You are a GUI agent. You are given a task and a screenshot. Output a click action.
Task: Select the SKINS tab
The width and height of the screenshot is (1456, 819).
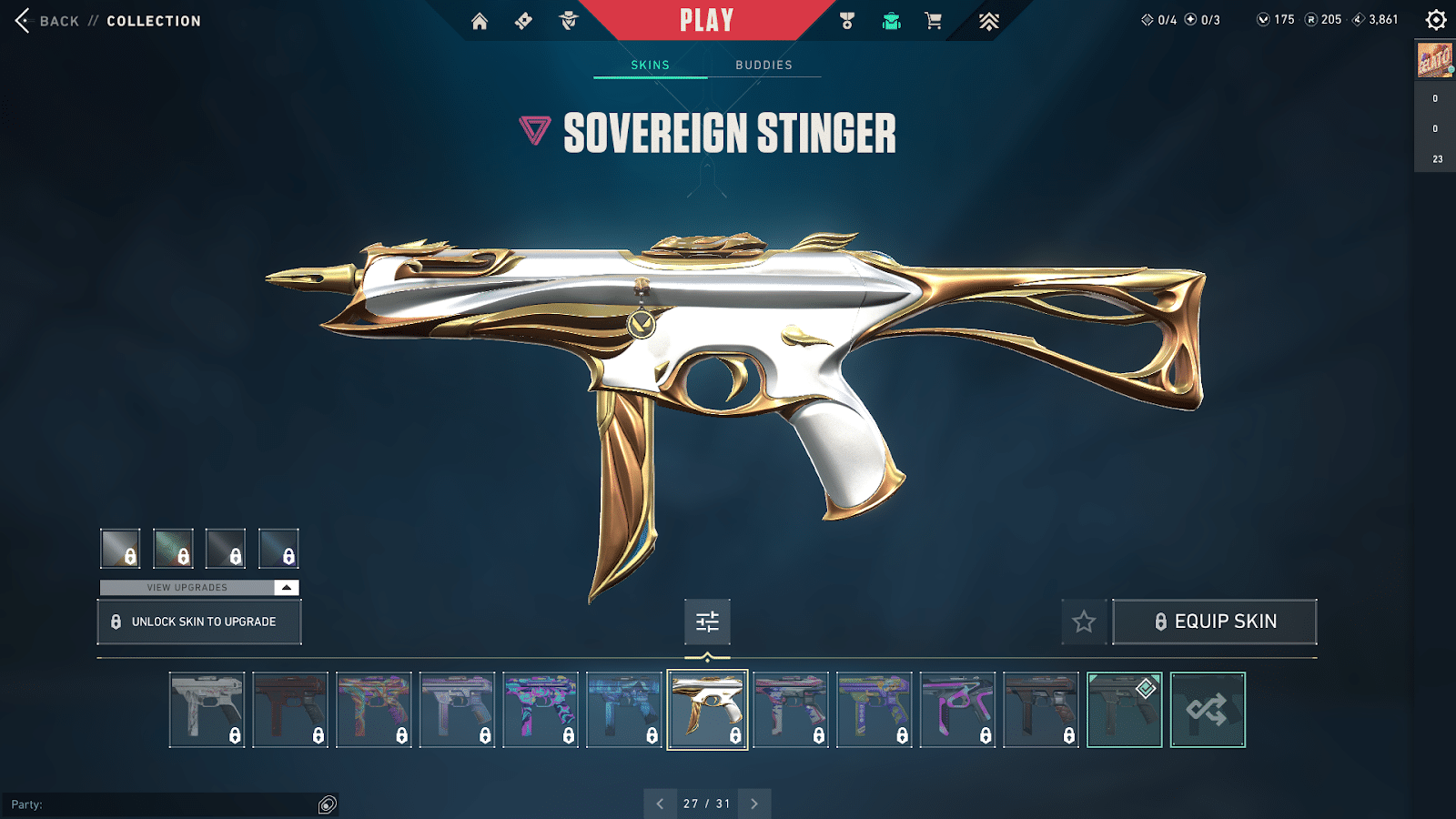650,65
